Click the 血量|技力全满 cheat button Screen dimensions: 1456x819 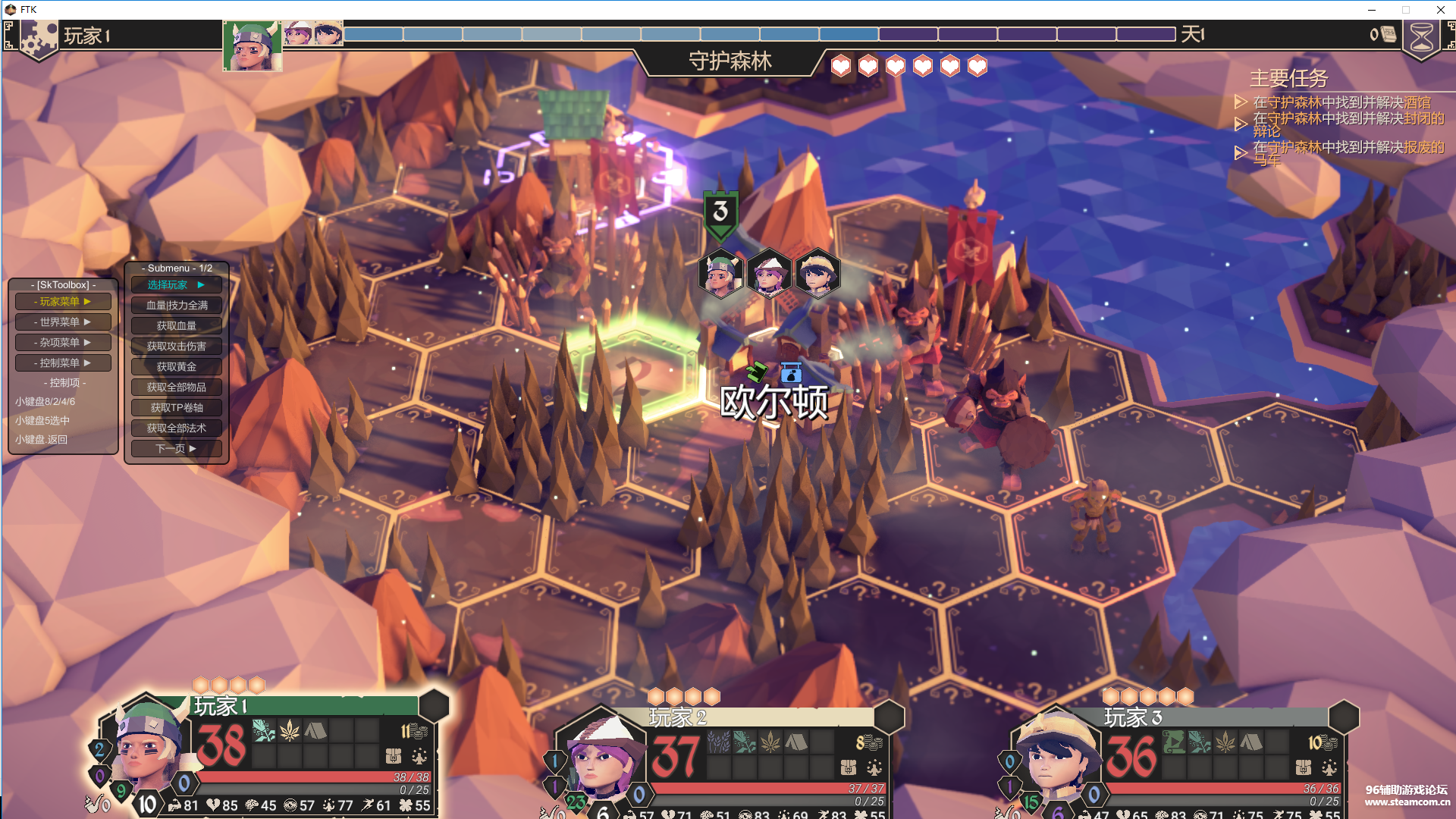[x=176, y=306]
